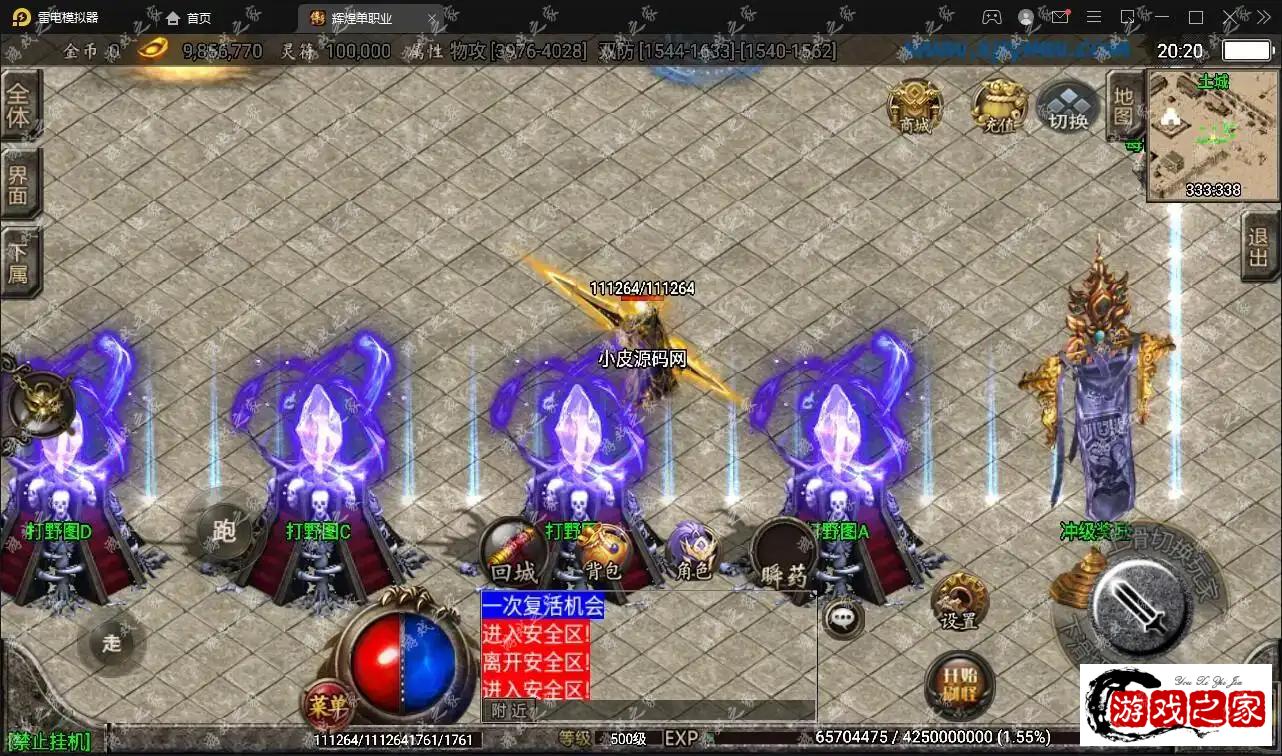
Task: Select the 界面 side tab
Action: [x=19, y=183]
